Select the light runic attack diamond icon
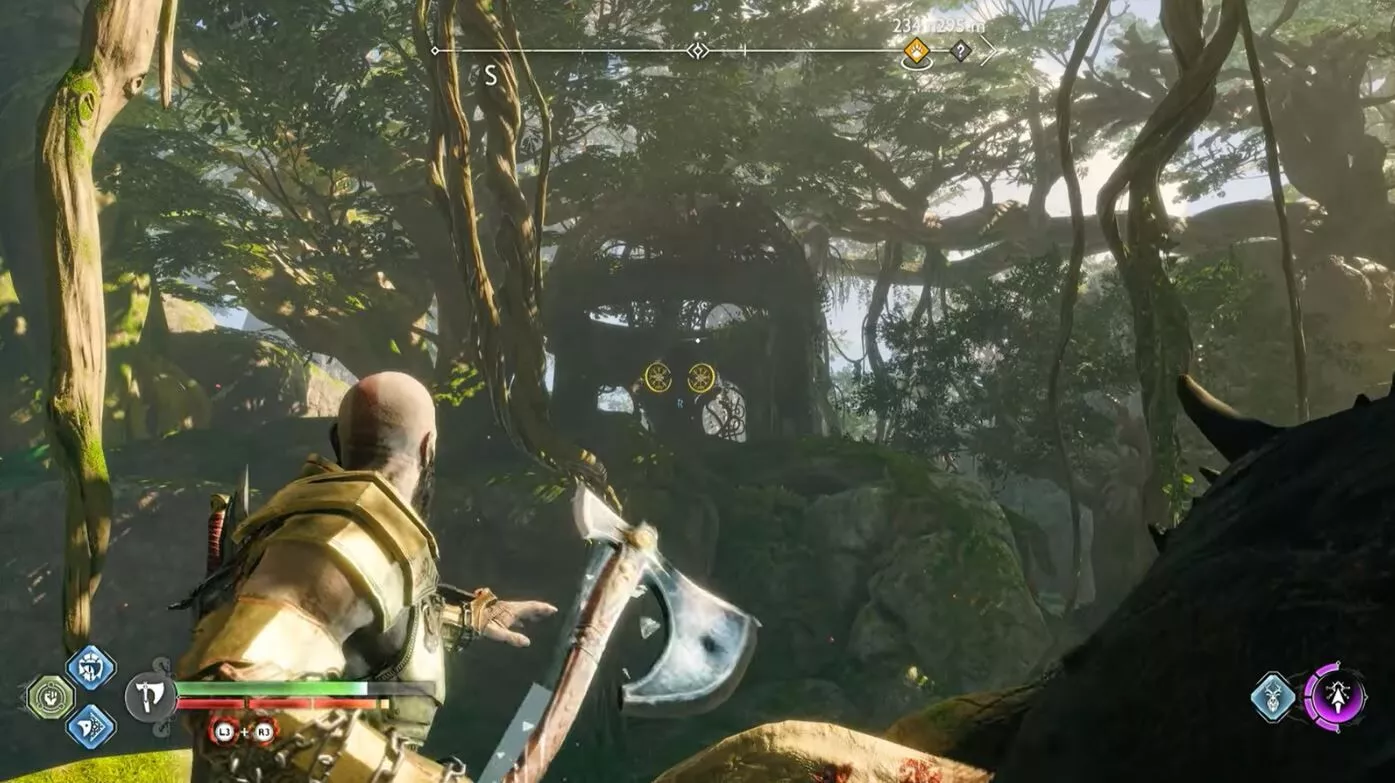The image size is (1395, 783). click(x=89, y=669)
